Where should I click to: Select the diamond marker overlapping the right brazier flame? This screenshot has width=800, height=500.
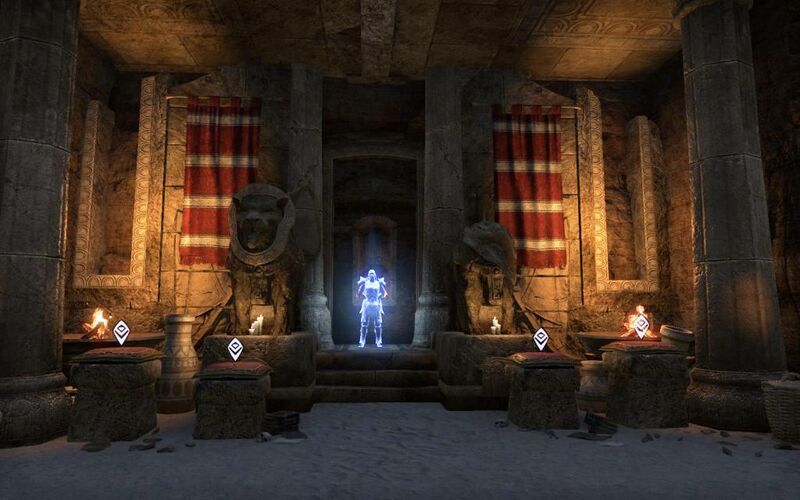pyautogui.click(x=642, y=325)
